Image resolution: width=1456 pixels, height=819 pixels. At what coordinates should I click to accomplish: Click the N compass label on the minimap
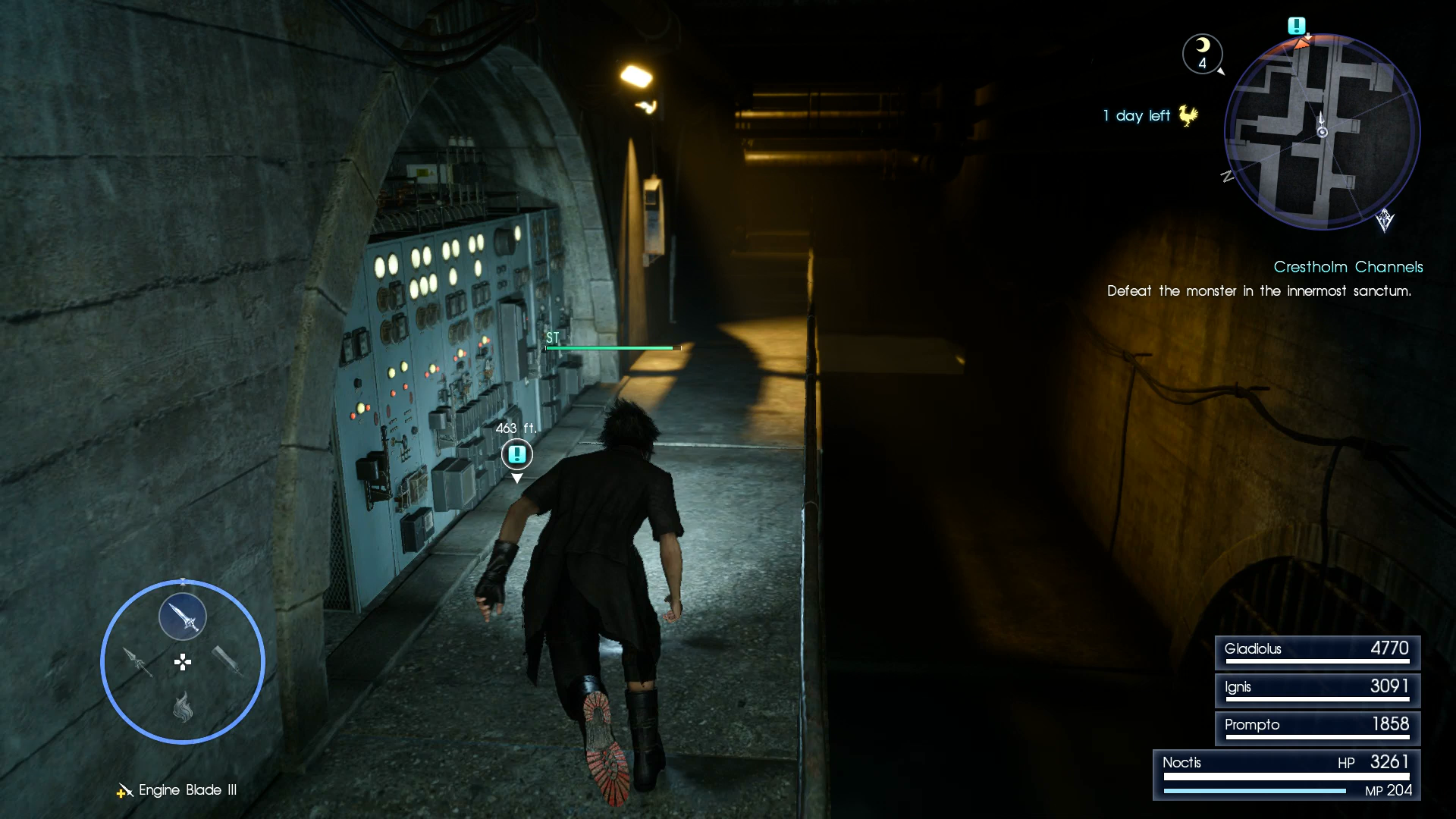pyautogui.click(x=1227, y=176)
